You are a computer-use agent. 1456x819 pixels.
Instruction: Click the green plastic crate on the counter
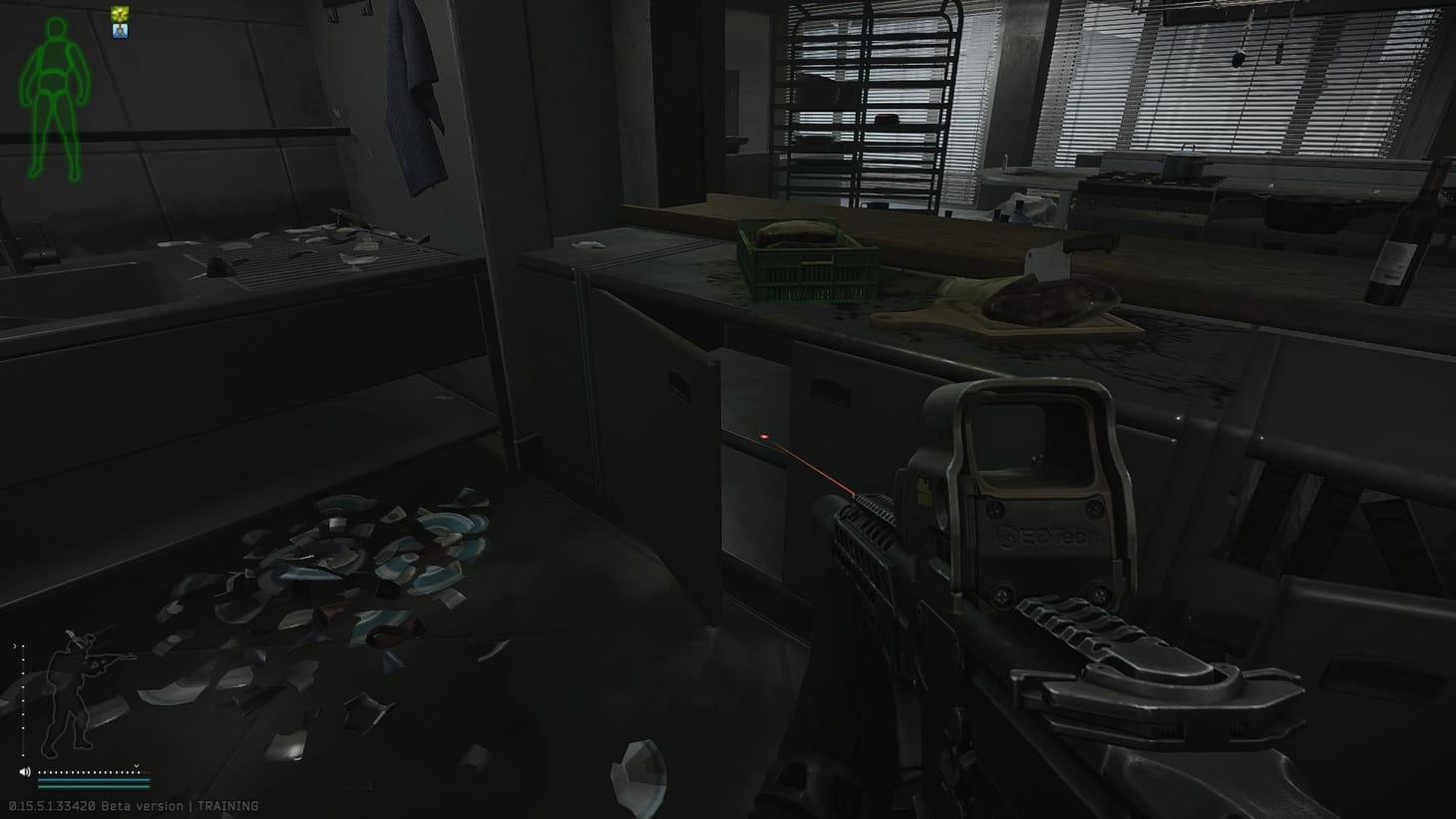click(810, 262)
